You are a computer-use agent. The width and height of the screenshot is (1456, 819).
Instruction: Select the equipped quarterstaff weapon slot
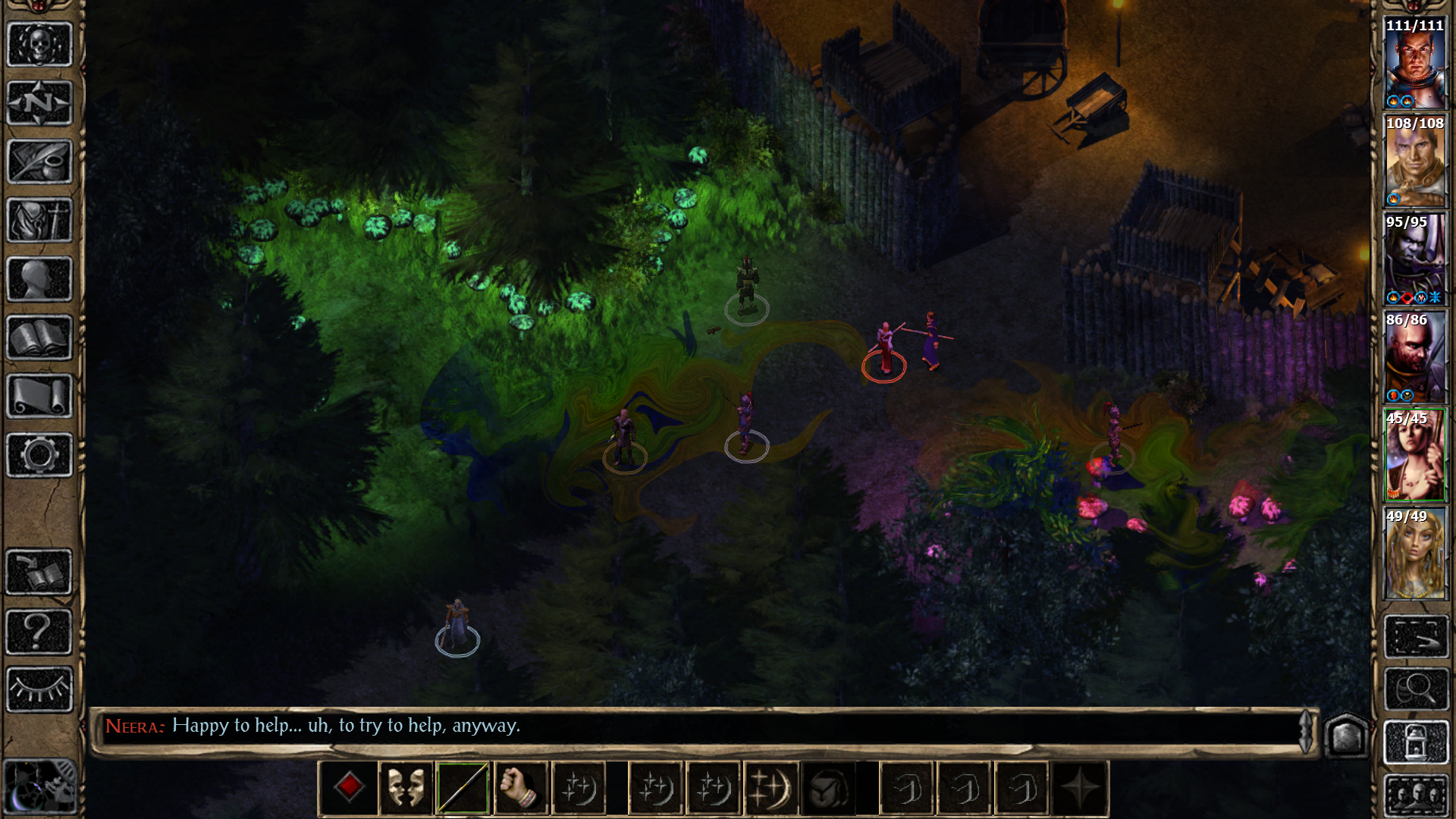tap(464, 789)
